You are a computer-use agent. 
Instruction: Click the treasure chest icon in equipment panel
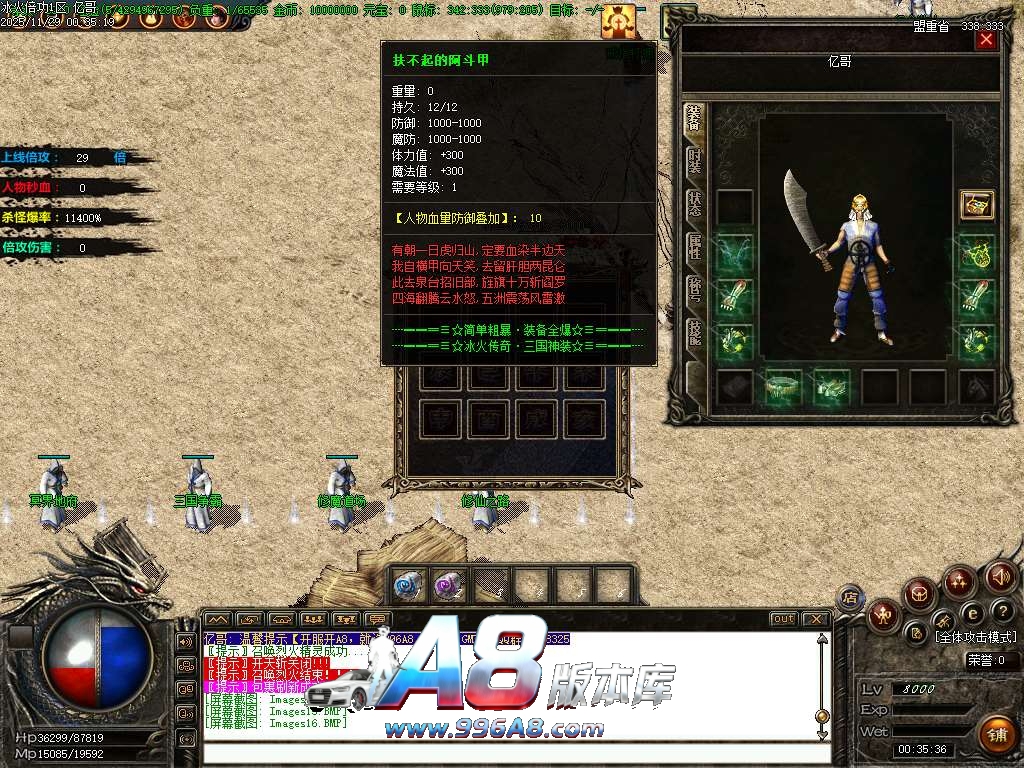[976, 205]
